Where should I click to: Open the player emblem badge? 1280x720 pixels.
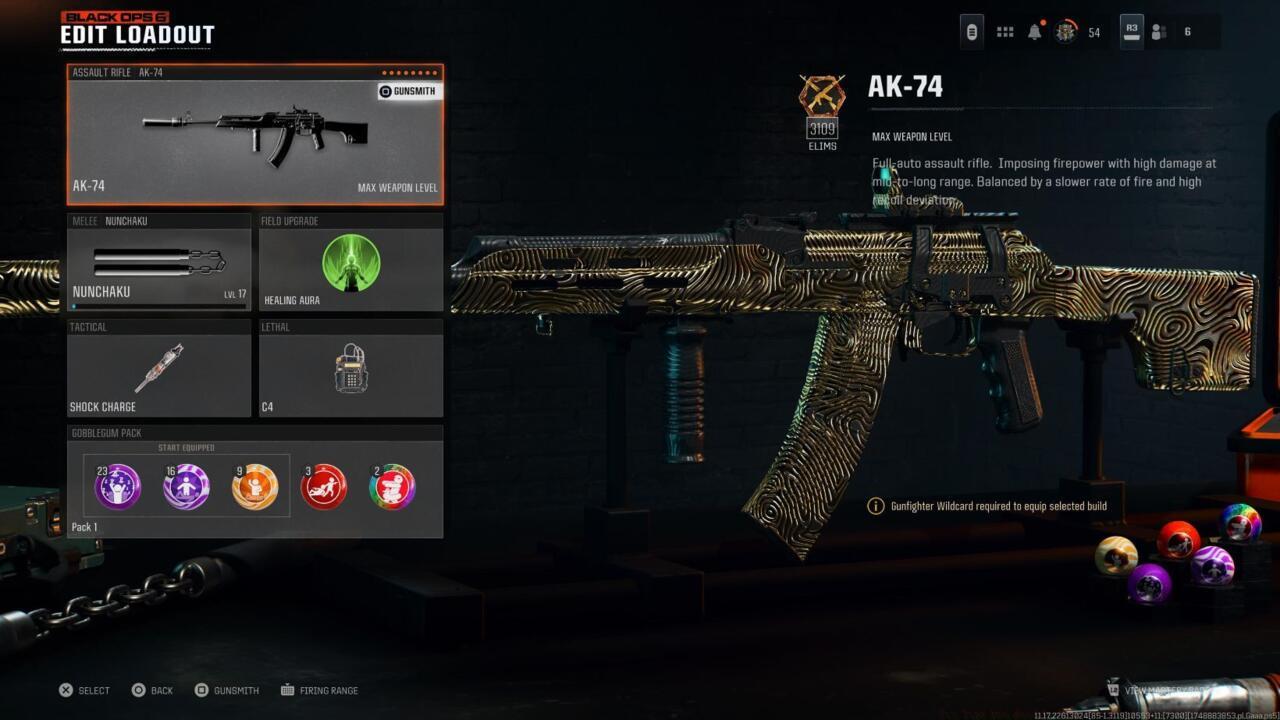1064,31
